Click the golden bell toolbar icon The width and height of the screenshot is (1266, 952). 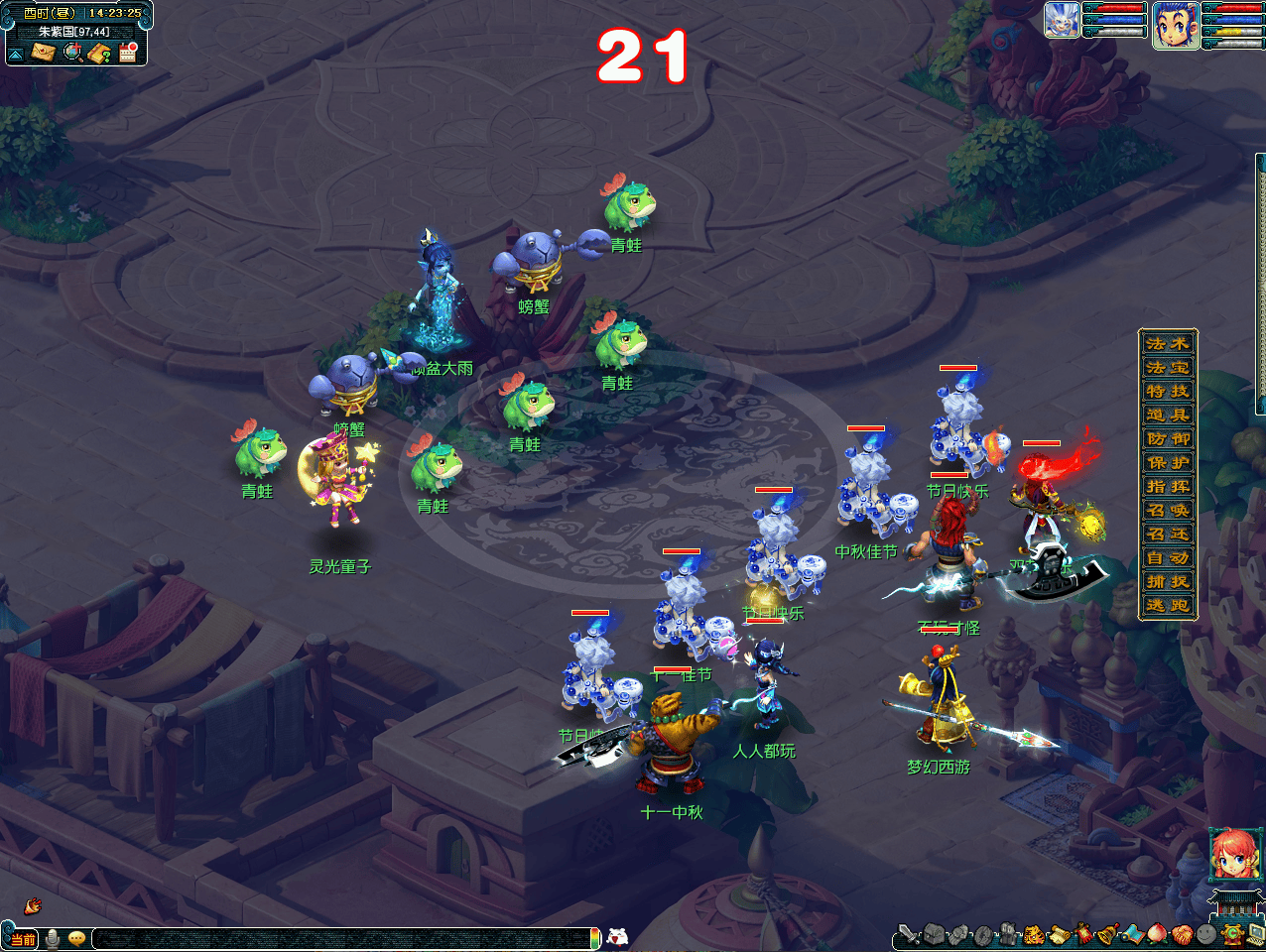tap(1107, 934)
